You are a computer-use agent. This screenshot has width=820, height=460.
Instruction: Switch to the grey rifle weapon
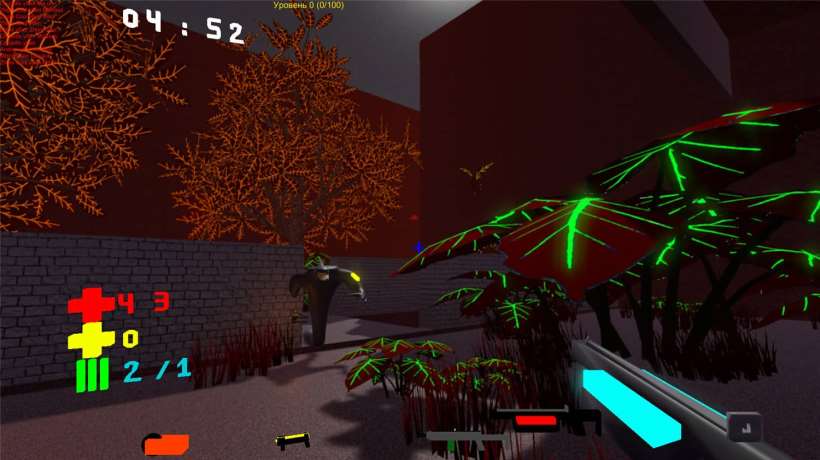click(466, 436)
